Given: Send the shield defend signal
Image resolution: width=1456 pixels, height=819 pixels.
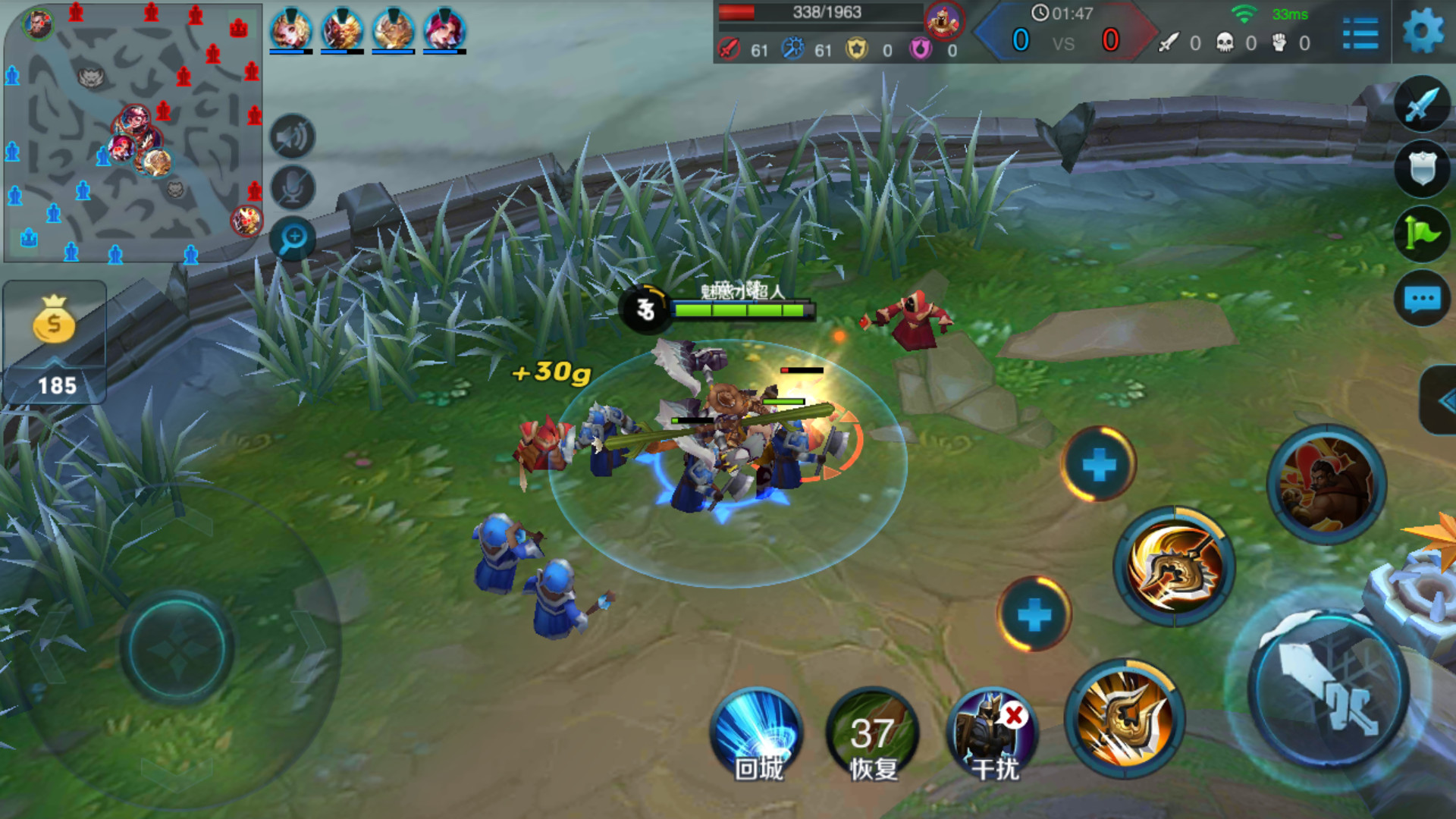Looking at the screenshot, I should (1422, 168).
